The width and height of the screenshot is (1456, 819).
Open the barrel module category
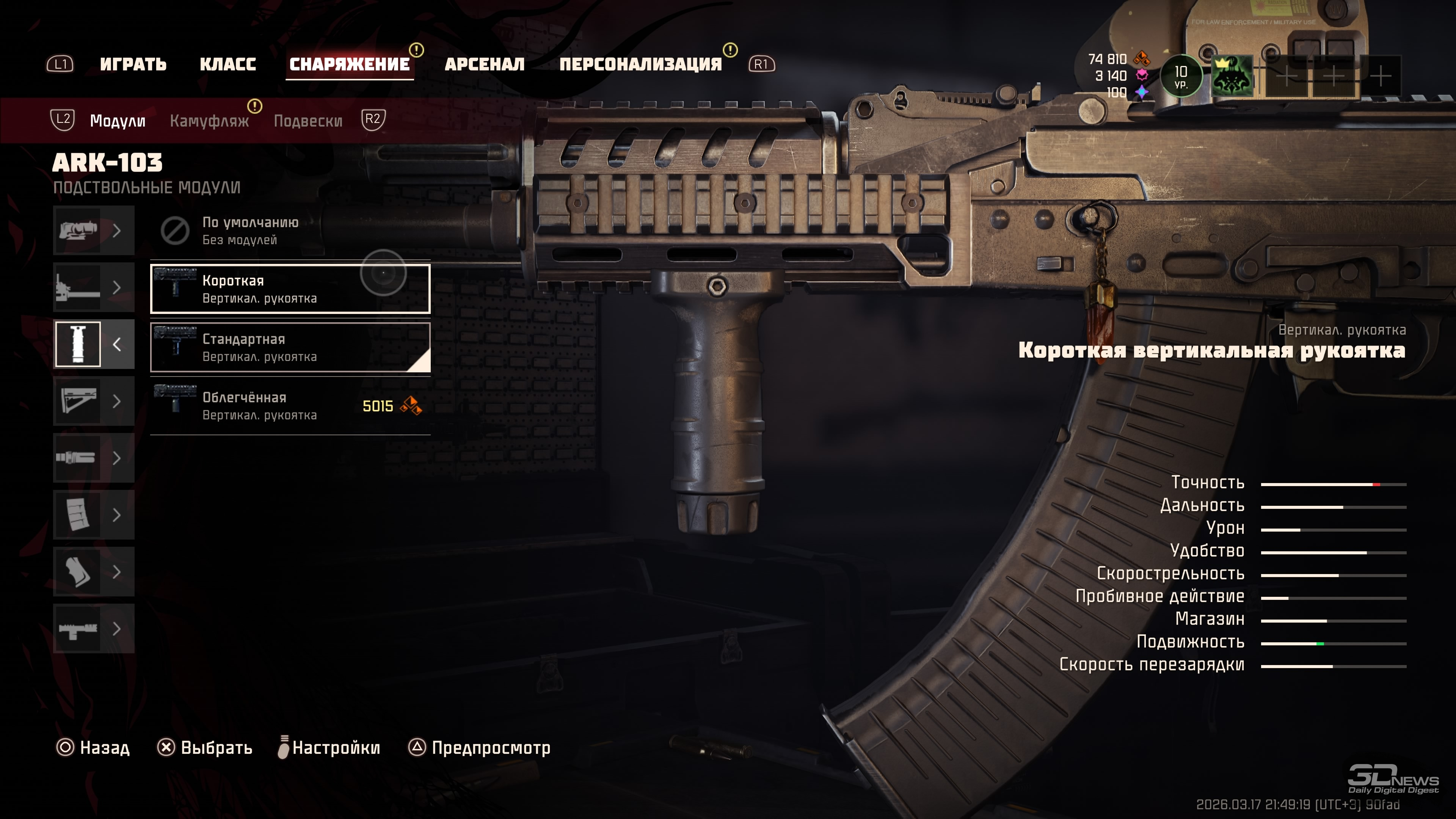(x=93, y=287)
